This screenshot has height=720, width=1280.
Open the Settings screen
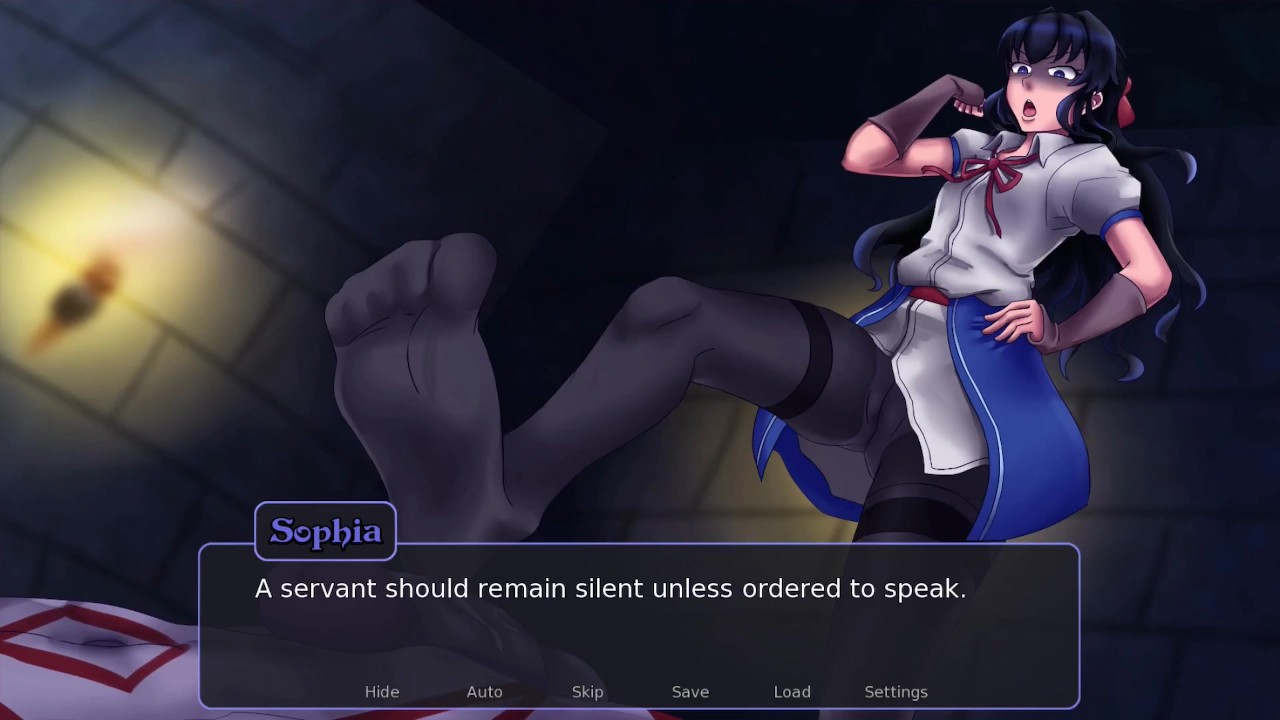896,692
